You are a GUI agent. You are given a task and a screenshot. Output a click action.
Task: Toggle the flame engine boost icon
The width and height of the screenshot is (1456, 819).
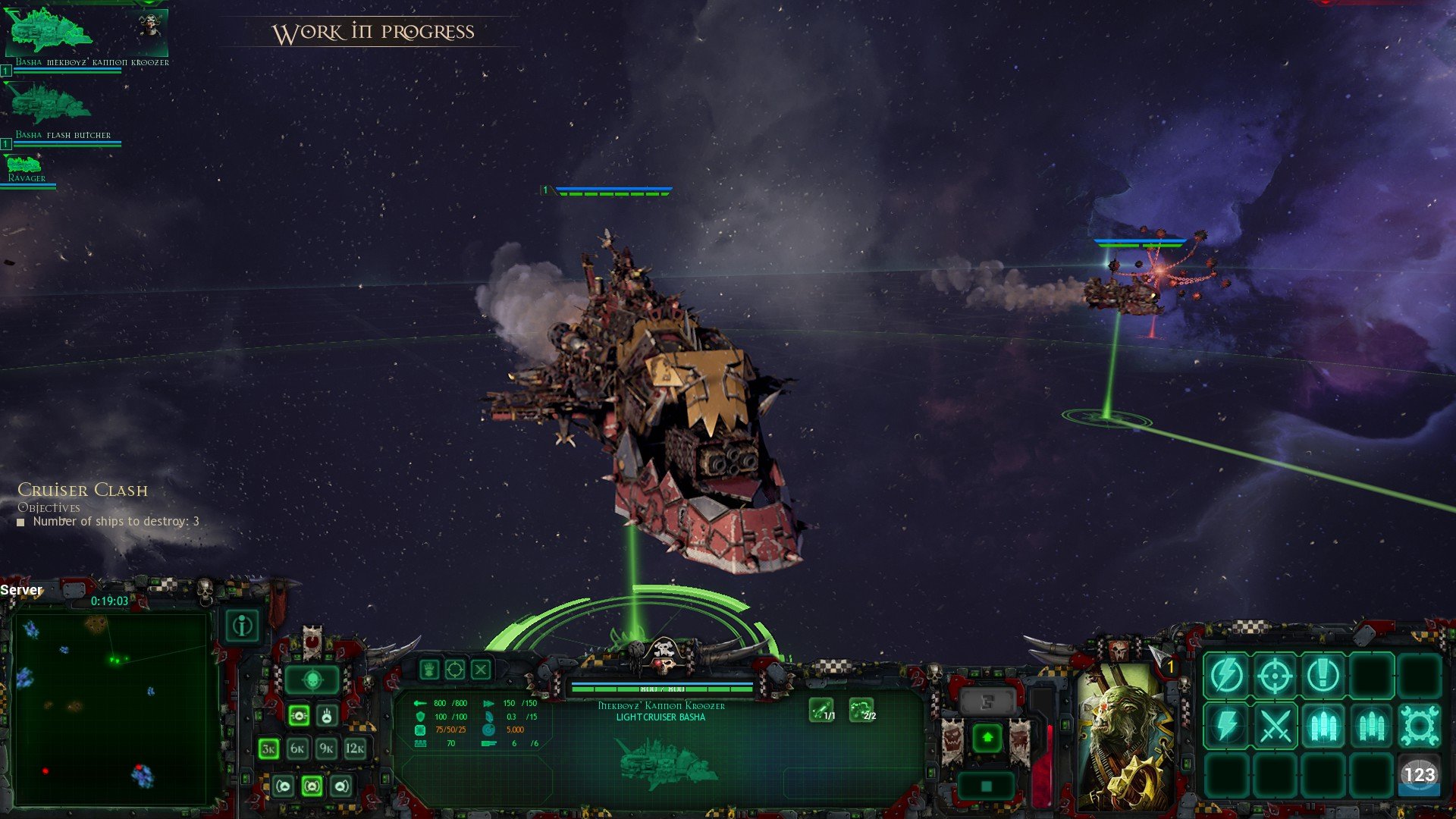(328, 716)
